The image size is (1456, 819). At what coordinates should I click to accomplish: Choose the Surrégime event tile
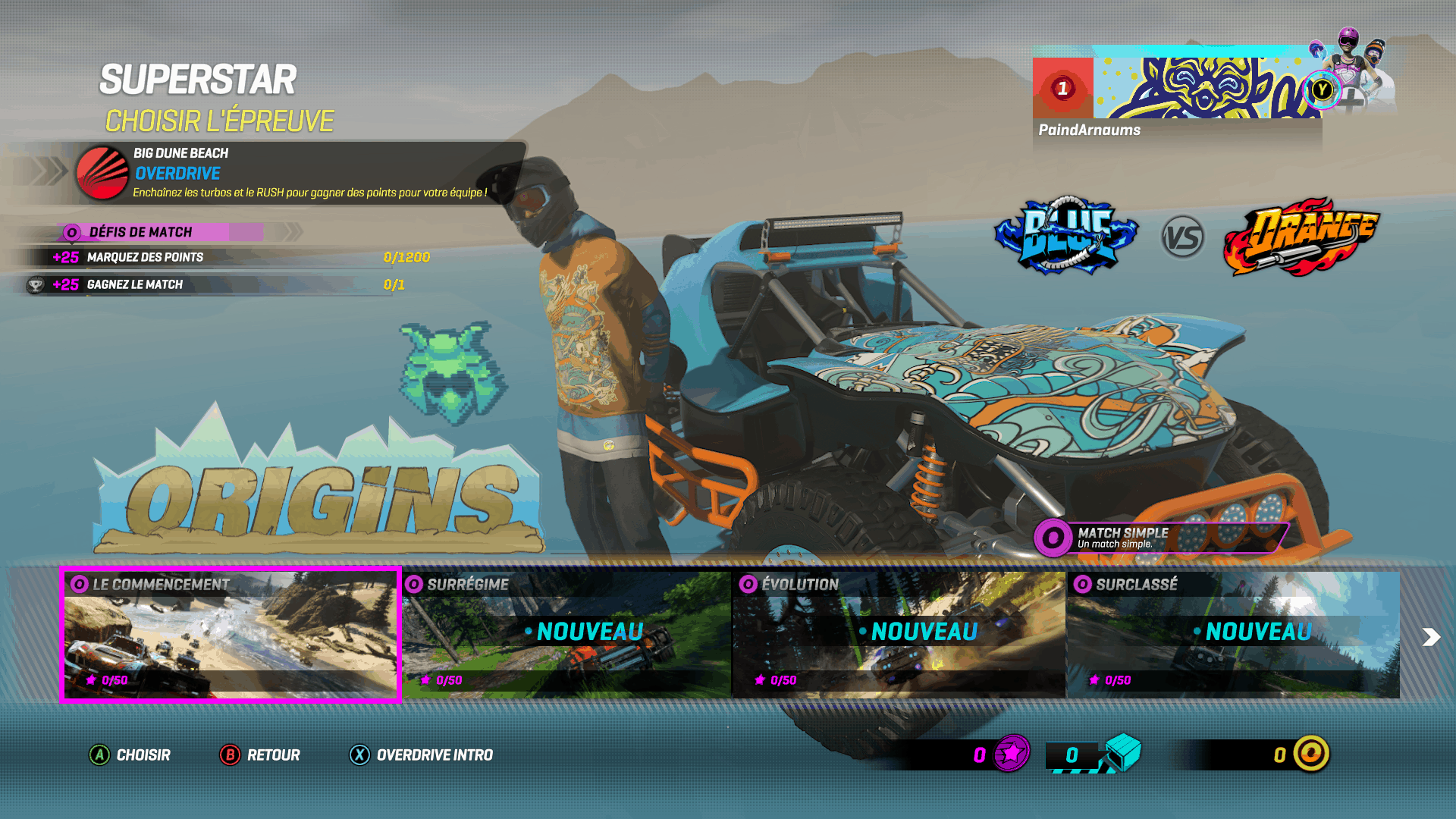coord(566,635)
